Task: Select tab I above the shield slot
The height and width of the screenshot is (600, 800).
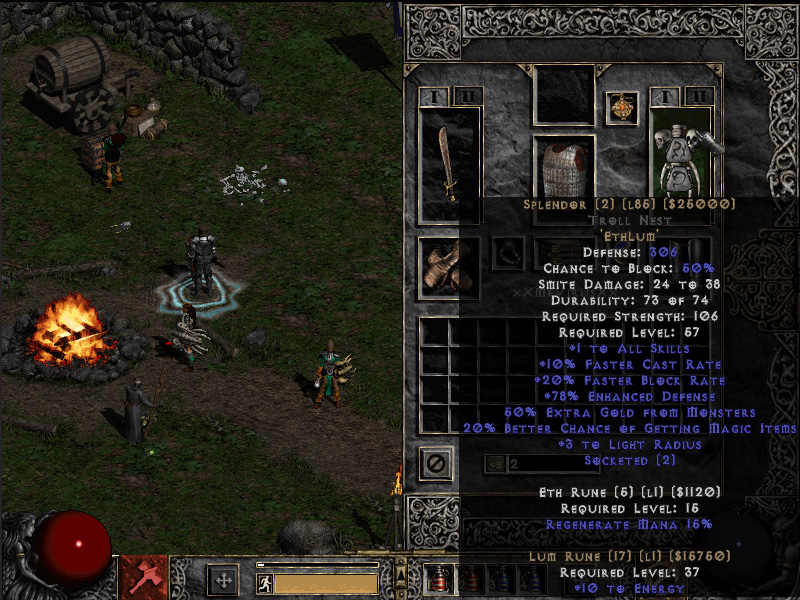Action: click(x=665, y=97)
